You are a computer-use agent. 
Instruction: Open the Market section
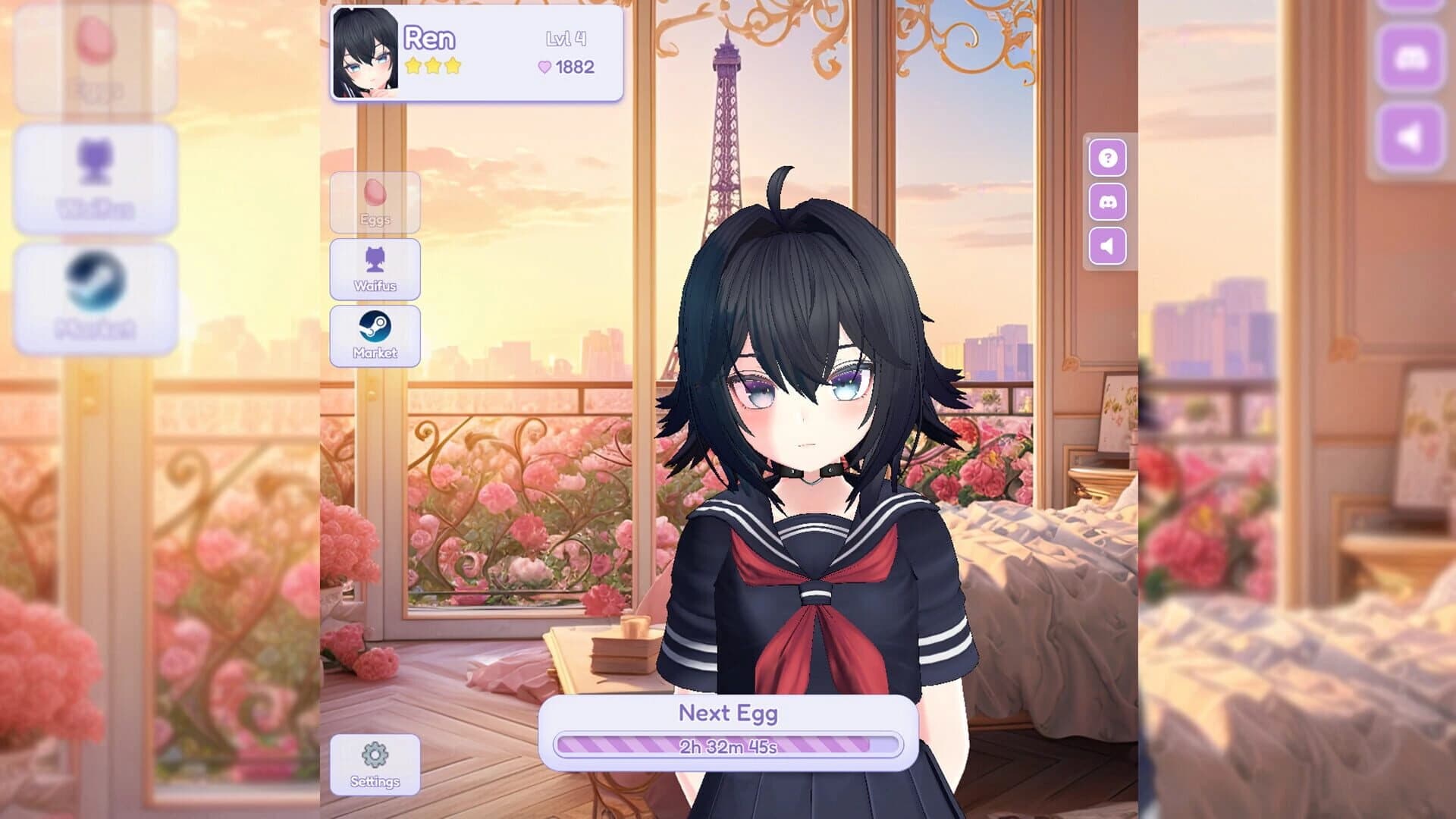click(x=377, y=337)
